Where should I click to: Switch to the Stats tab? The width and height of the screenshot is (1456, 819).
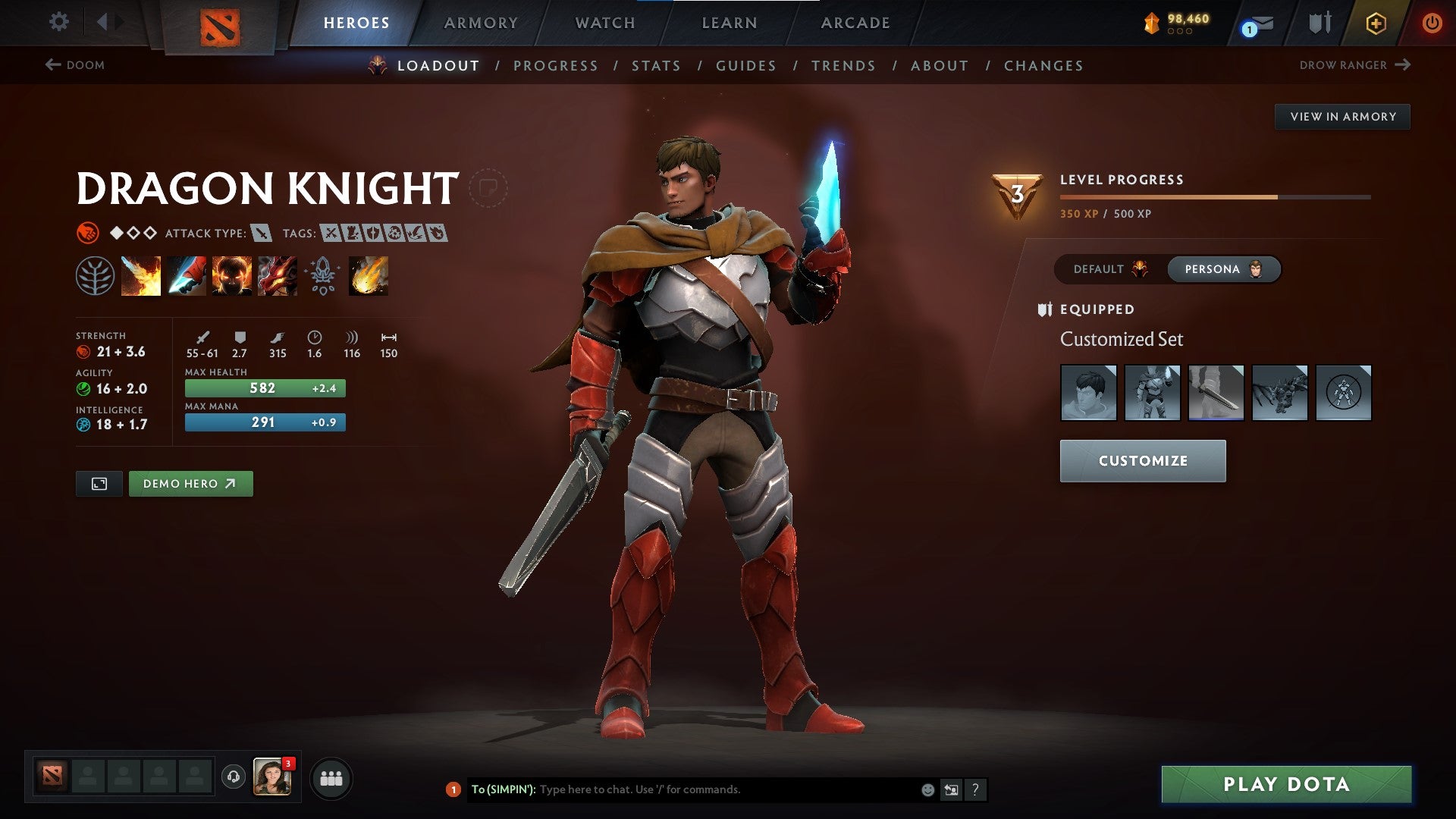point(656,65)
